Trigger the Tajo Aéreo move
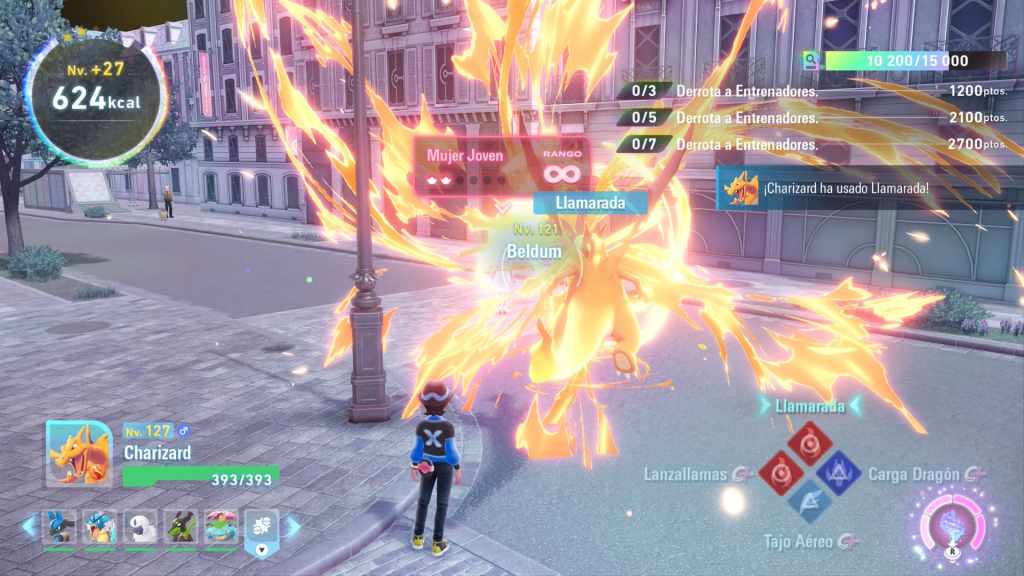Screen dimensions: 1024x576 (x=808, y=502)
